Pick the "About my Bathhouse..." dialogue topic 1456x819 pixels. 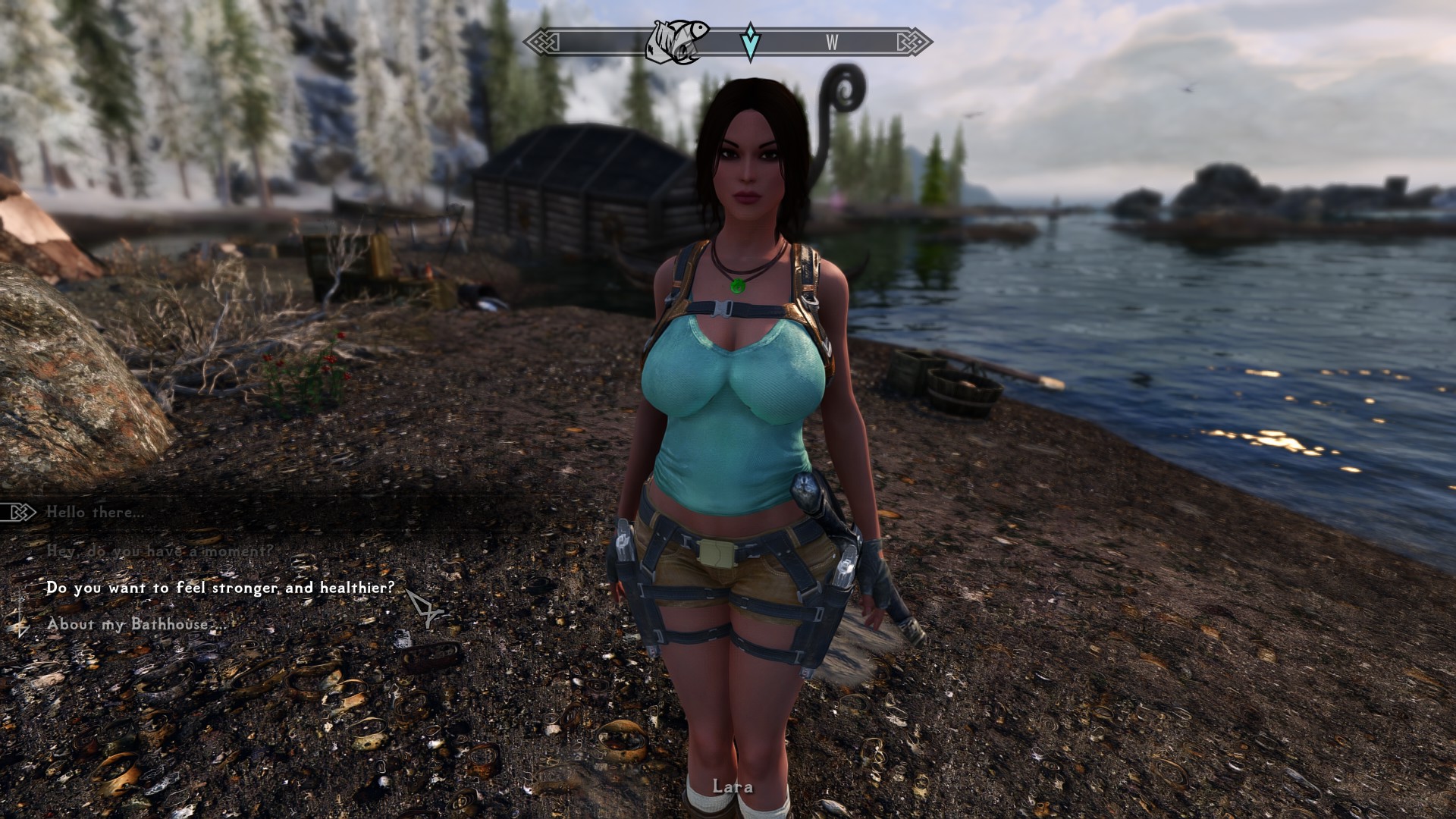(x=136, y=624)
